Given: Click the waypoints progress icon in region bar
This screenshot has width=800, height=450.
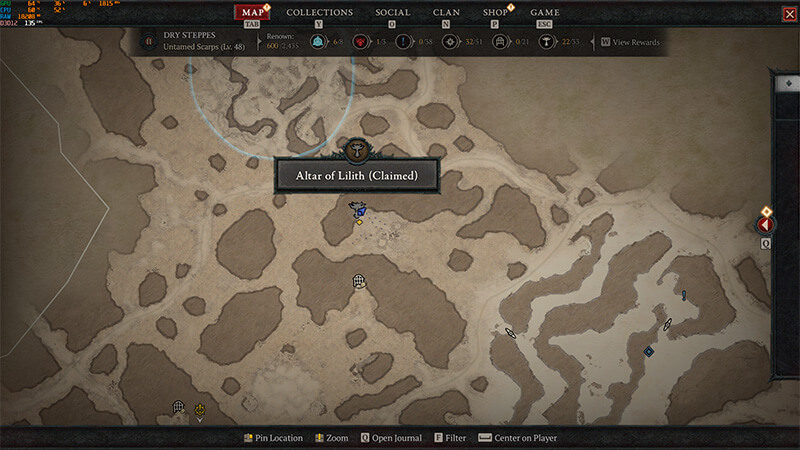Looking at the screenshot, I should (317, 42).
